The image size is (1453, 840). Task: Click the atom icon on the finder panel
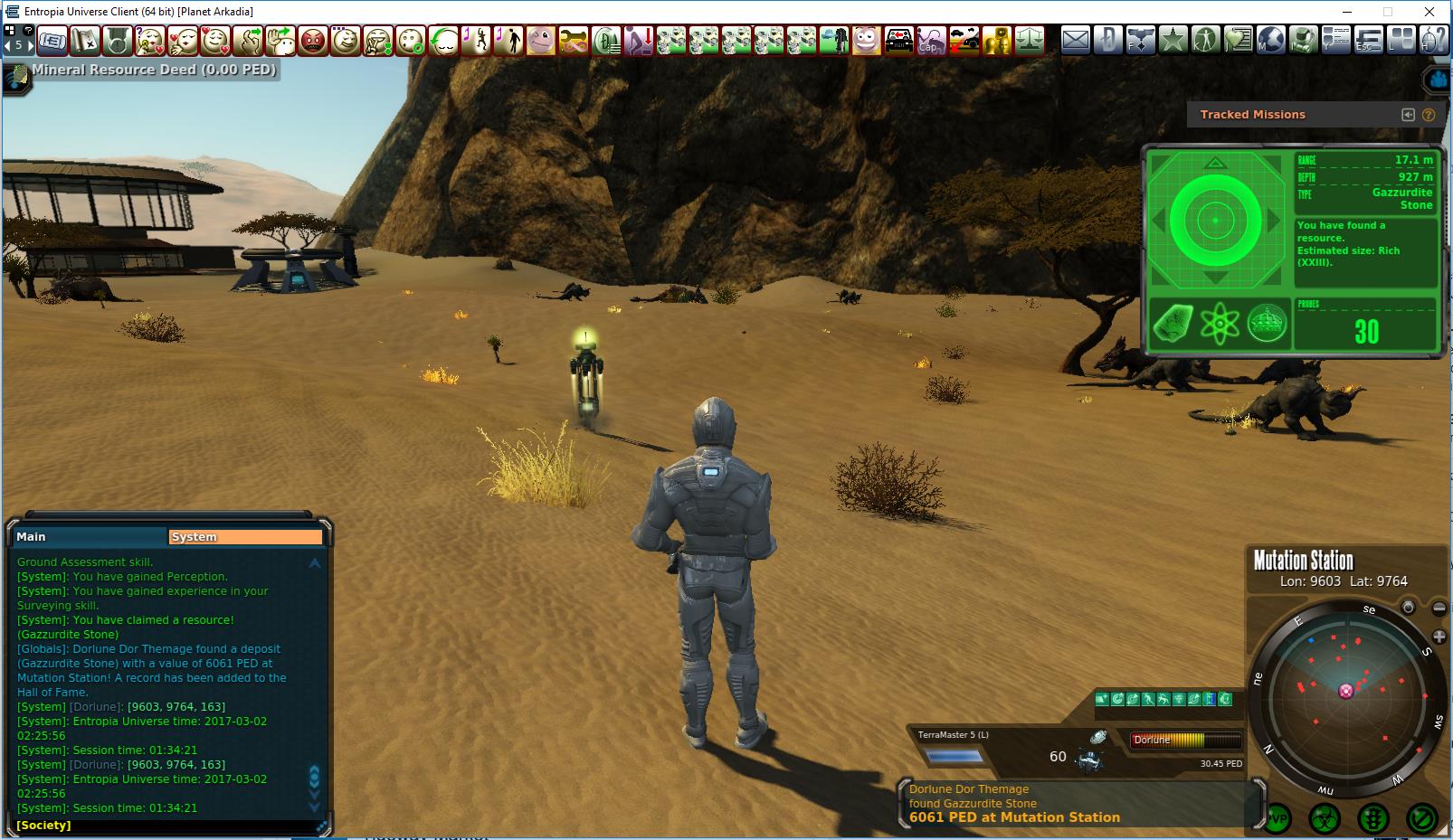pos(1220,323)
